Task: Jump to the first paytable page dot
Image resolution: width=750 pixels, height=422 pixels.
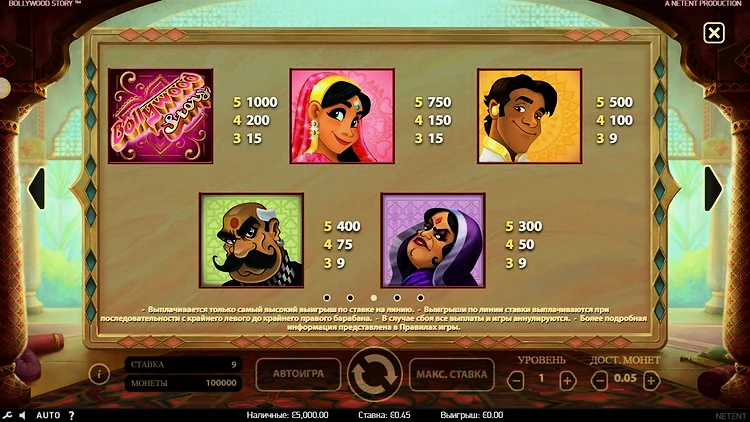Action: (x=326, y=297)
